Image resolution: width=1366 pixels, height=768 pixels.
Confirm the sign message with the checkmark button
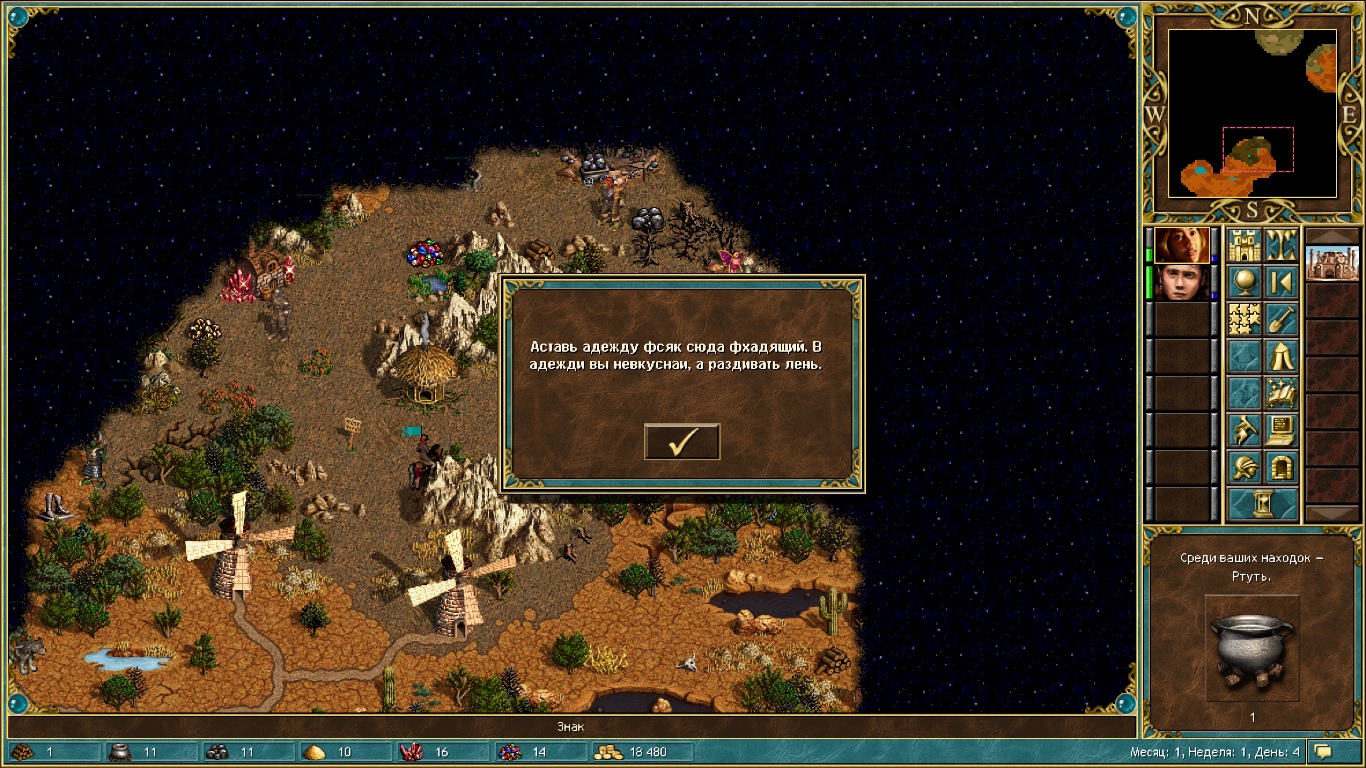pyautogui.click(x=682, y=441)
